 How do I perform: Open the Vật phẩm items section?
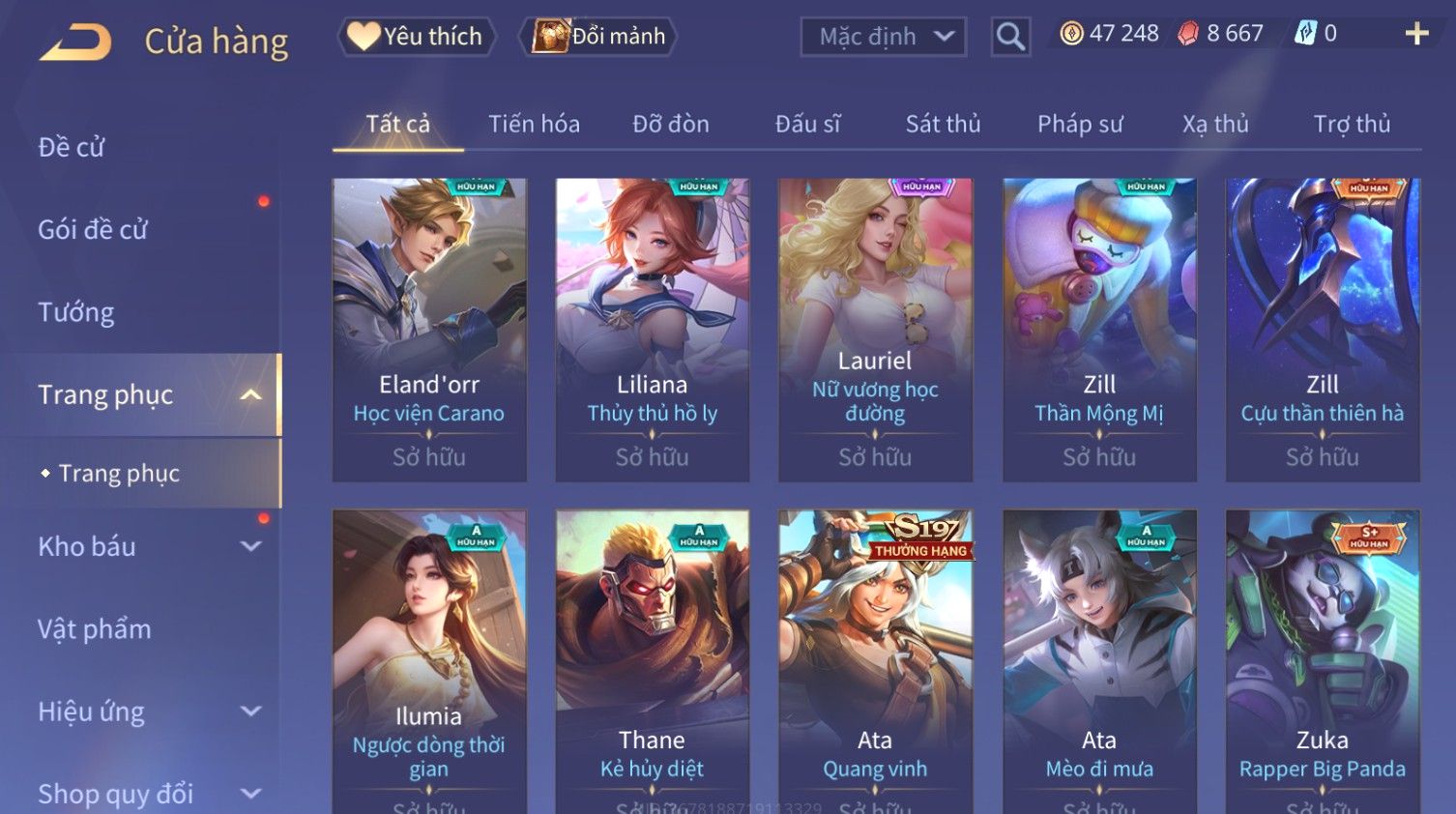click(95, 629)
